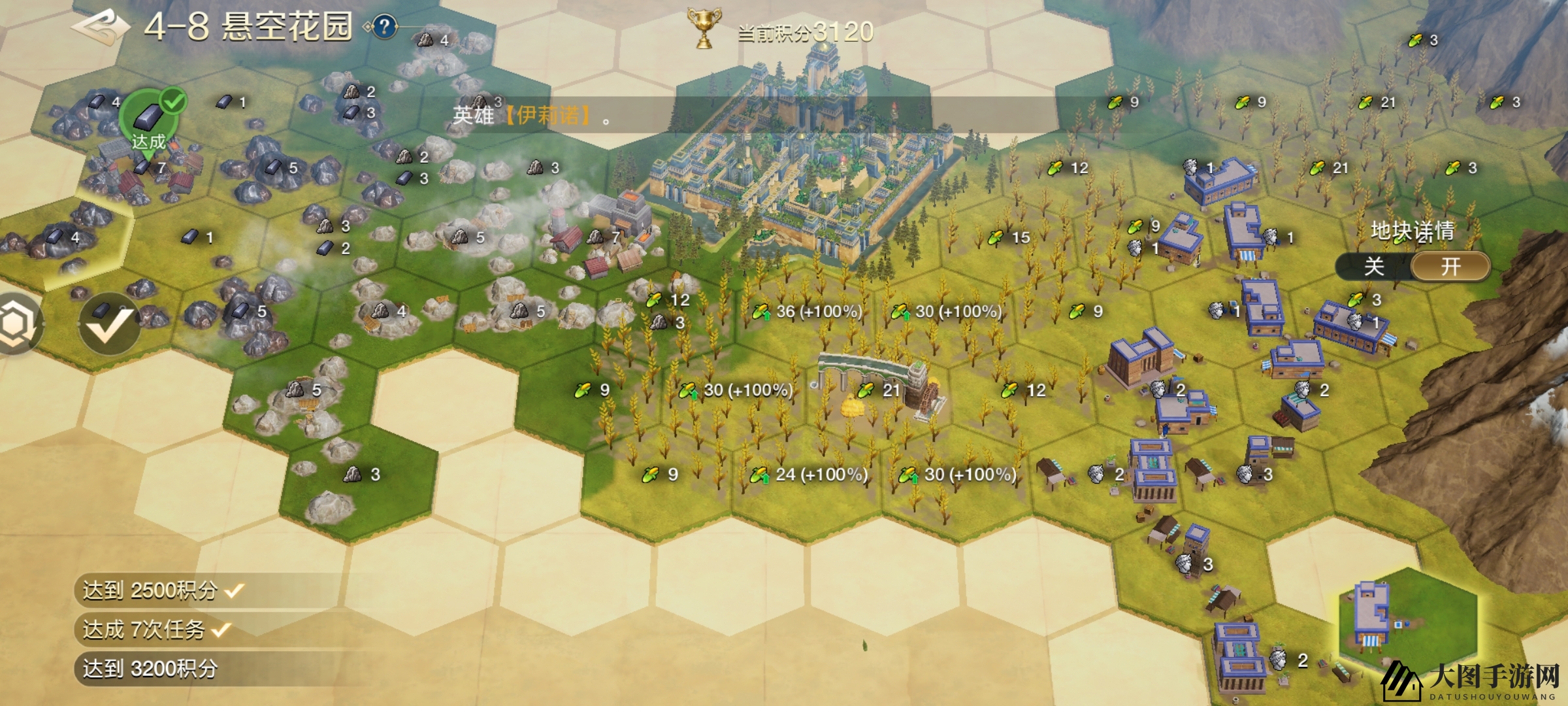This screenshot has height=706, width=1568.
Task: Switch tile details to 开 (on)
Action: point(1450,267)
